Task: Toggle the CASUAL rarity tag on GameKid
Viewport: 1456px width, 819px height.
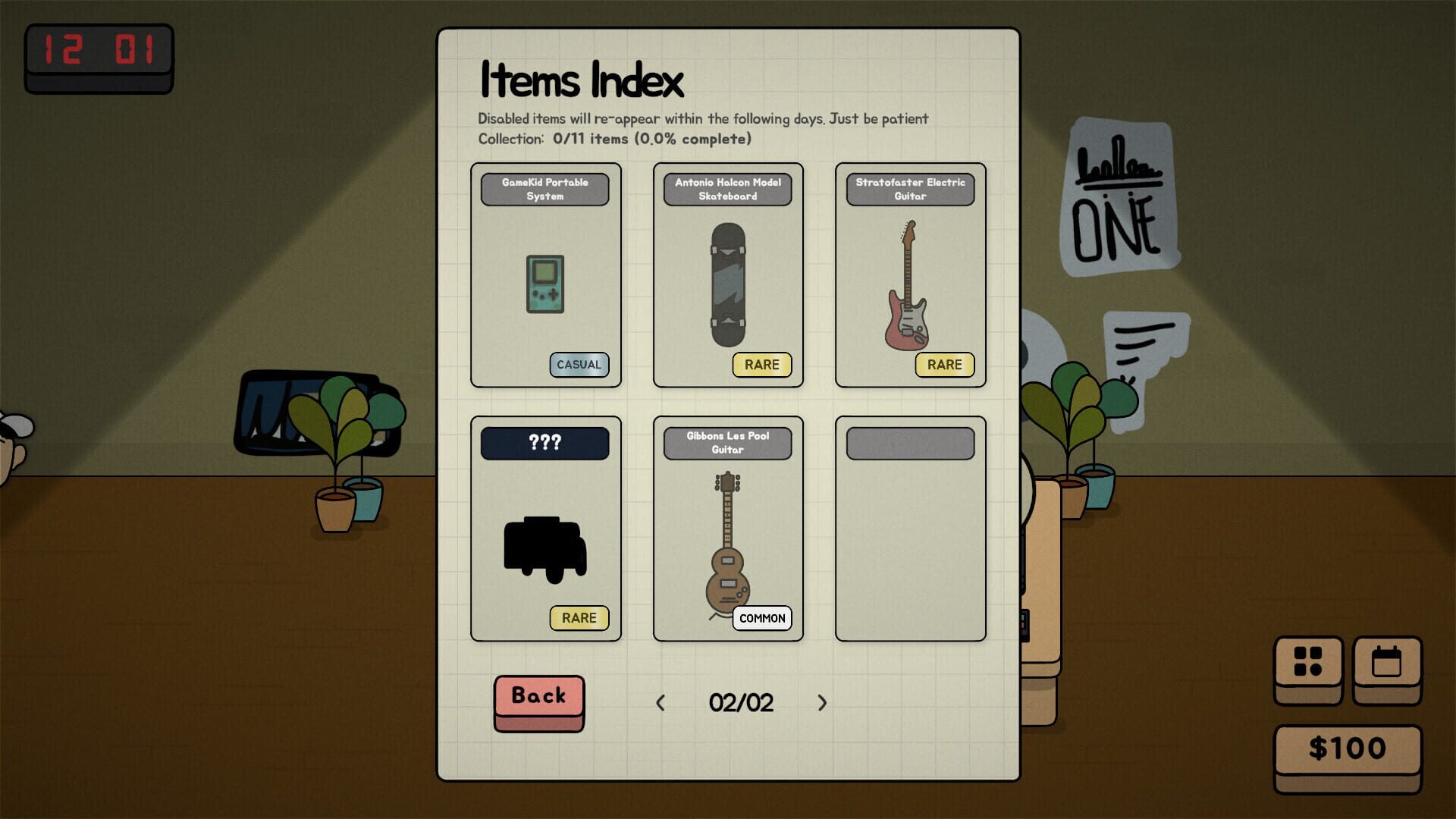Action: point(579,365)
